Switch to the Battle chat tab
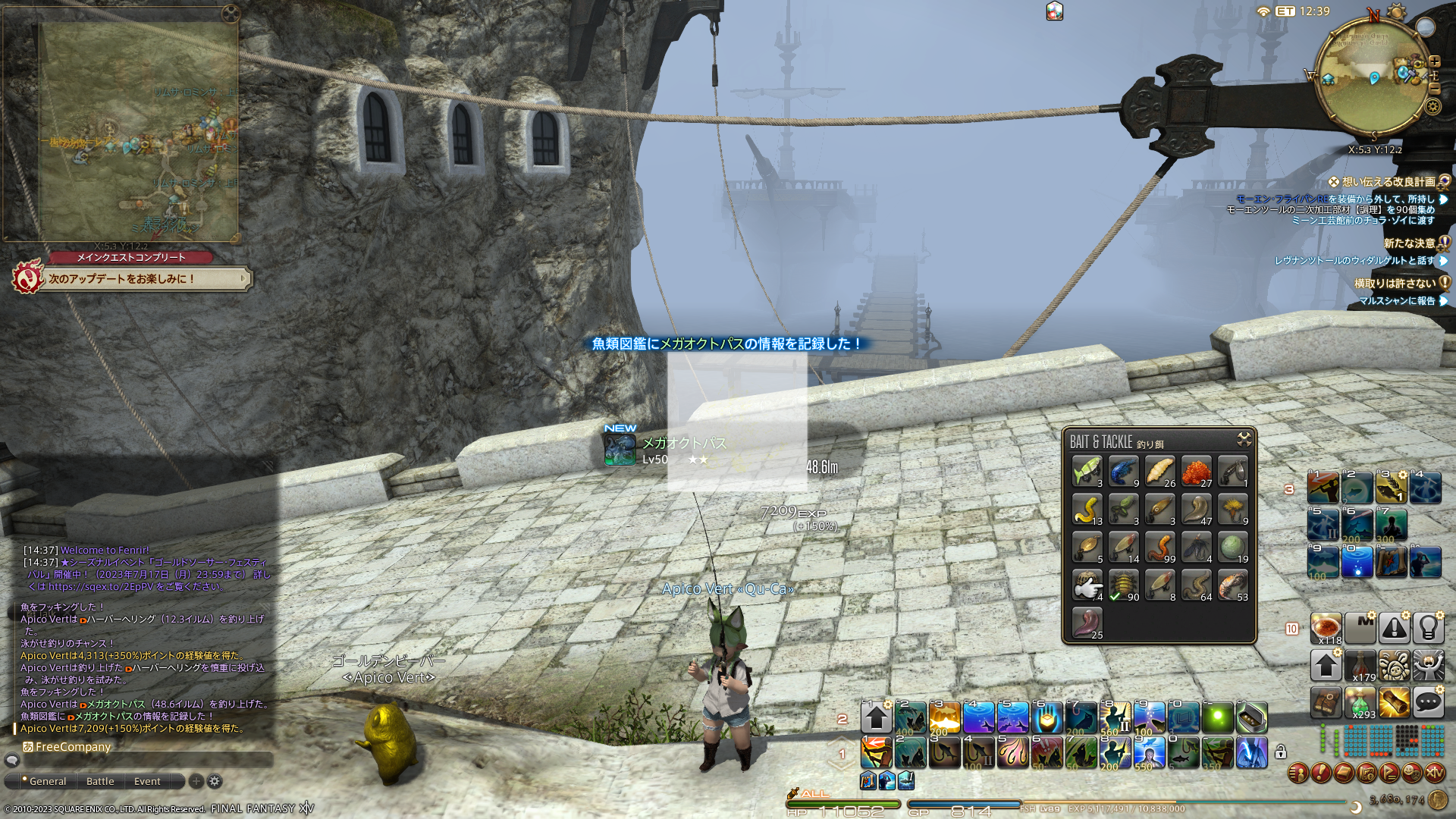Viewport: 1456px width, 819px height. [x=100, y=781]
